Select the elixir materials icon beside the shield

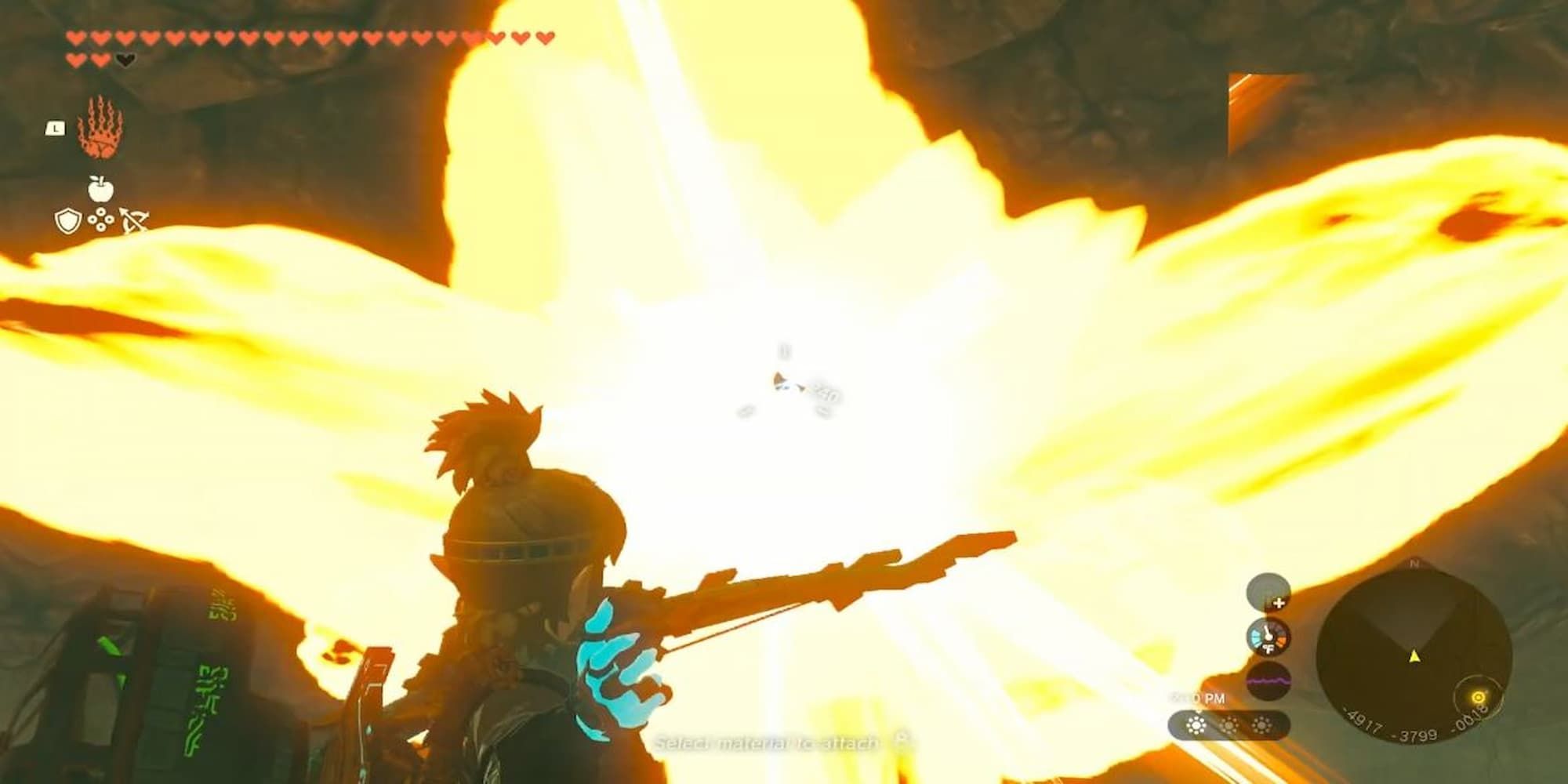click(x=100, y=221)
